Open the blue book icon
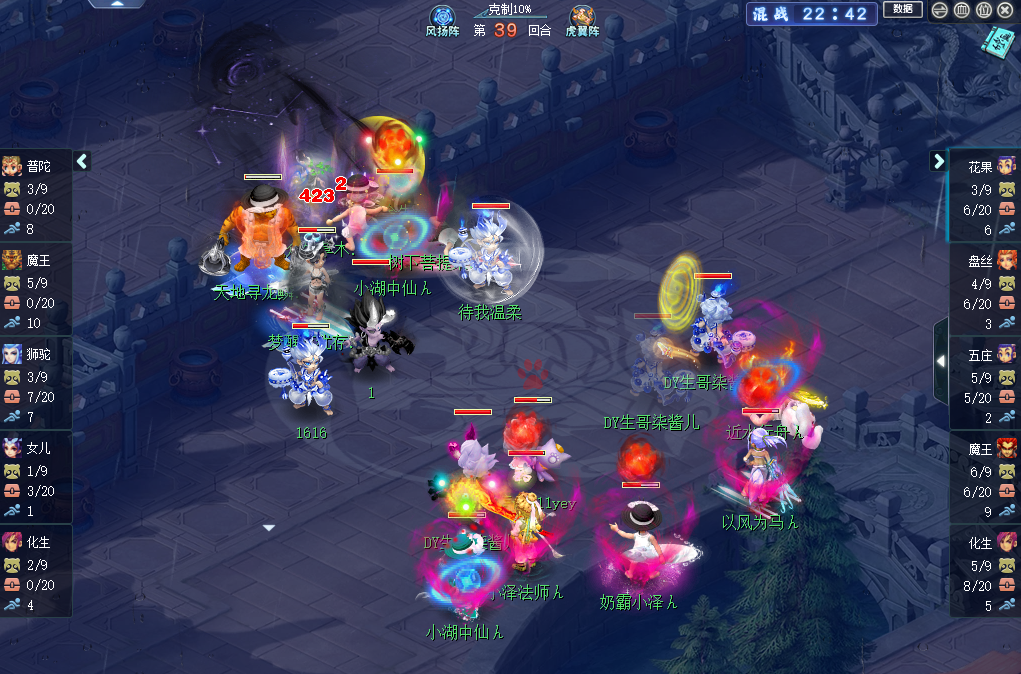 (x=996, y=42)
